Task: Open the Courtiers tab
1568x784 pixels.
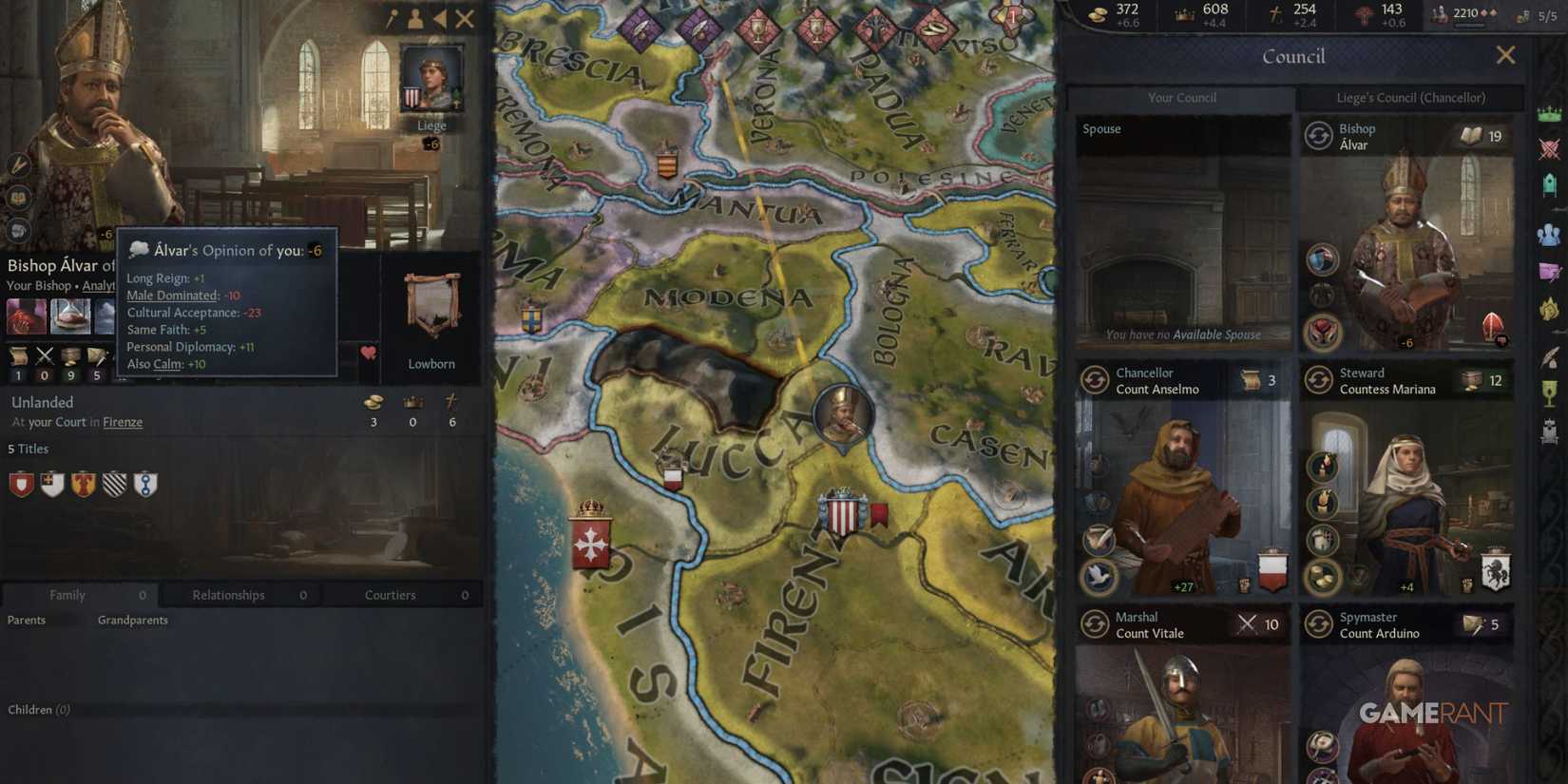Action: point(390,594)
